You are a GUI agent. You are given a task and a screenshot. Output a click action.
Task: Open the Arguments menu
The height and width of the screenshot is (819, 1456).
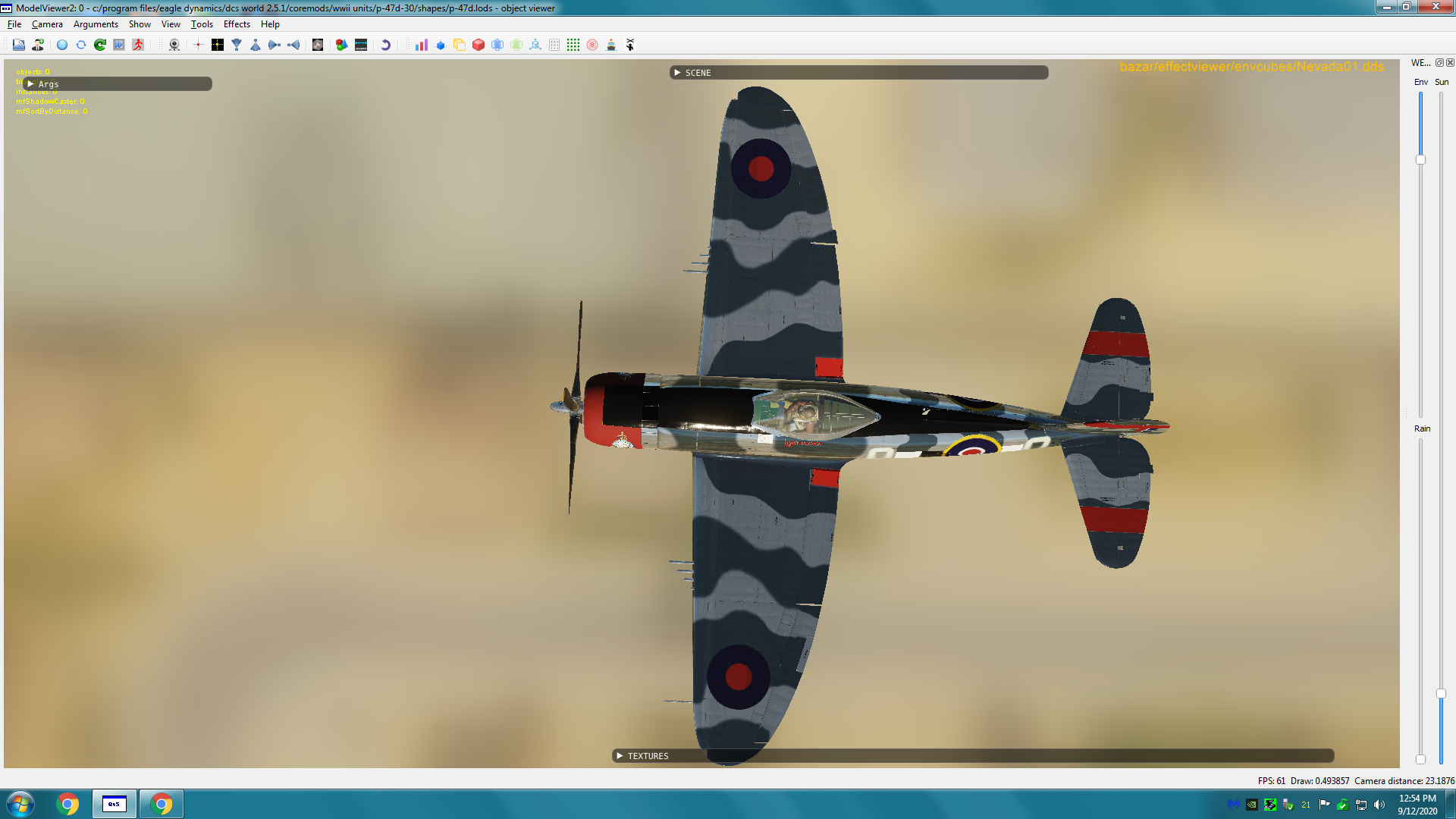[x=96, y=24]
